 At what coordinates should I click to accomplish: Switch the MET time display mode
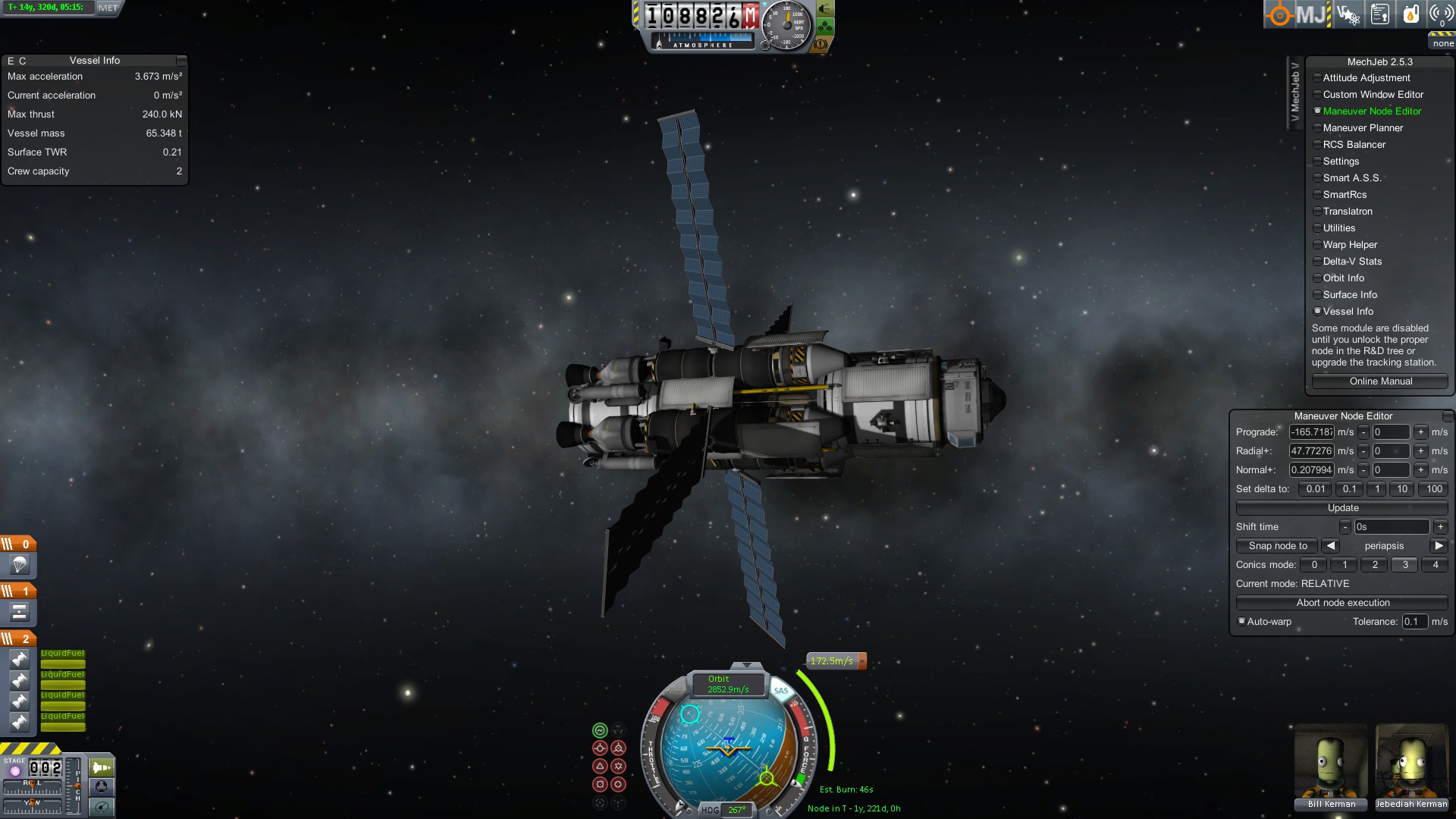(x=108, y=8)
